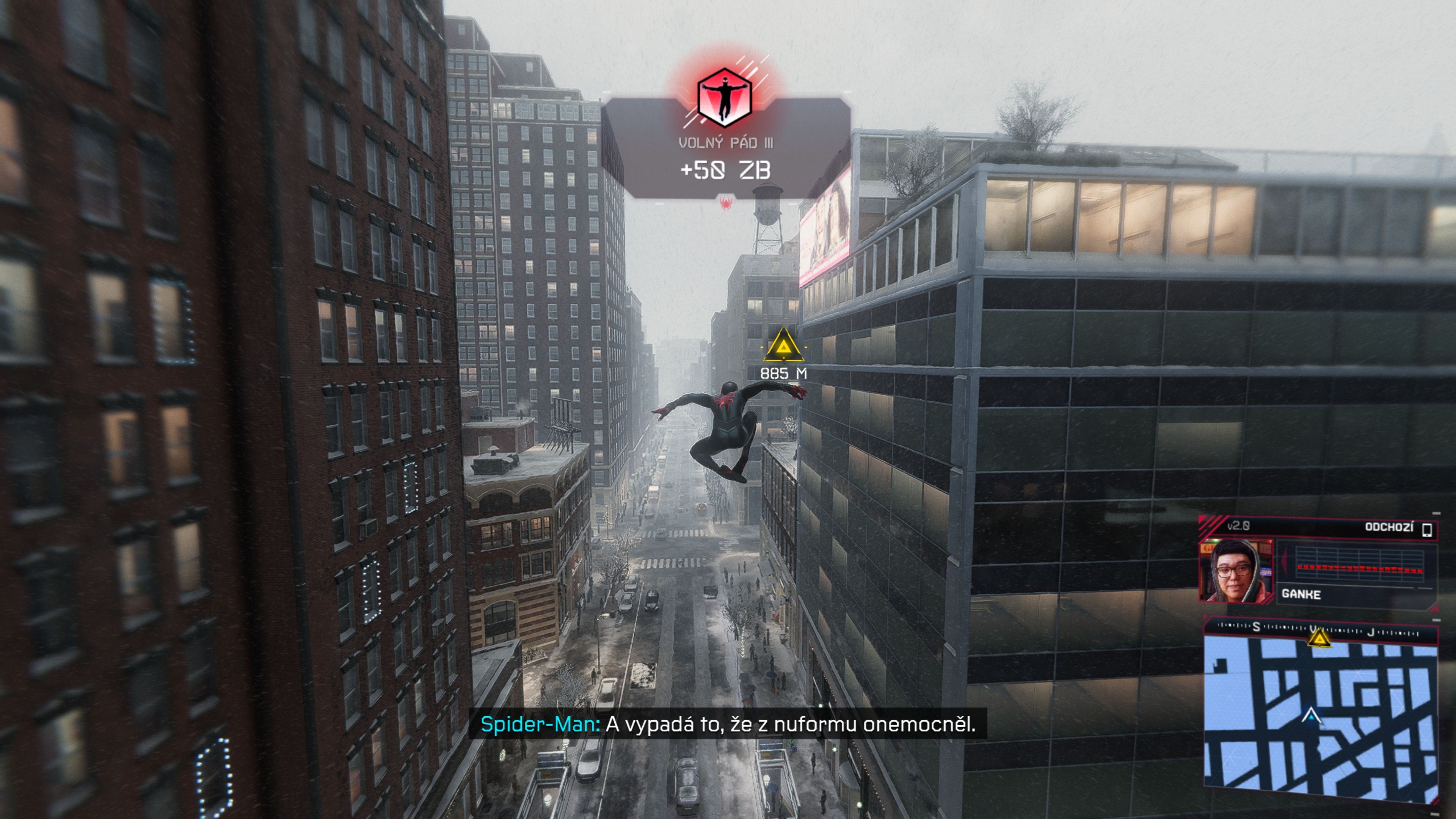
Task: Click the Volný pád III trick badge
Action: 725,98
